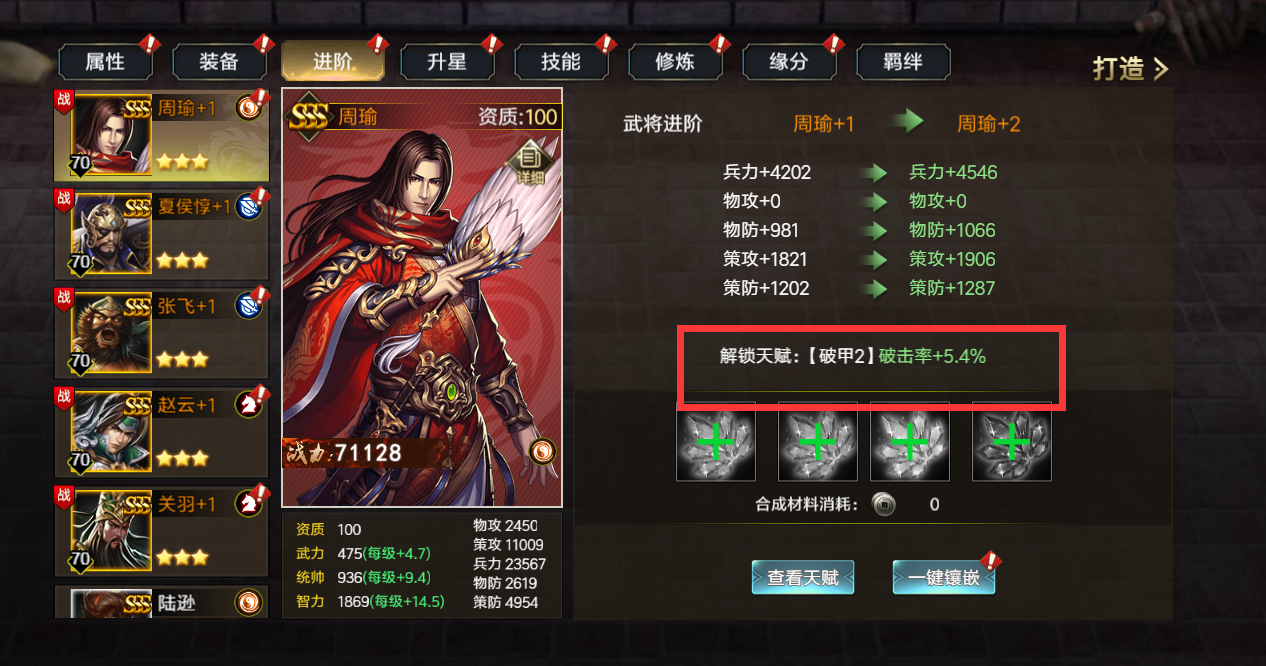Choose 夏侯惇+1 from the hero list
The height and width of the screenshot is (666, 1266).
tap(160, 235)
